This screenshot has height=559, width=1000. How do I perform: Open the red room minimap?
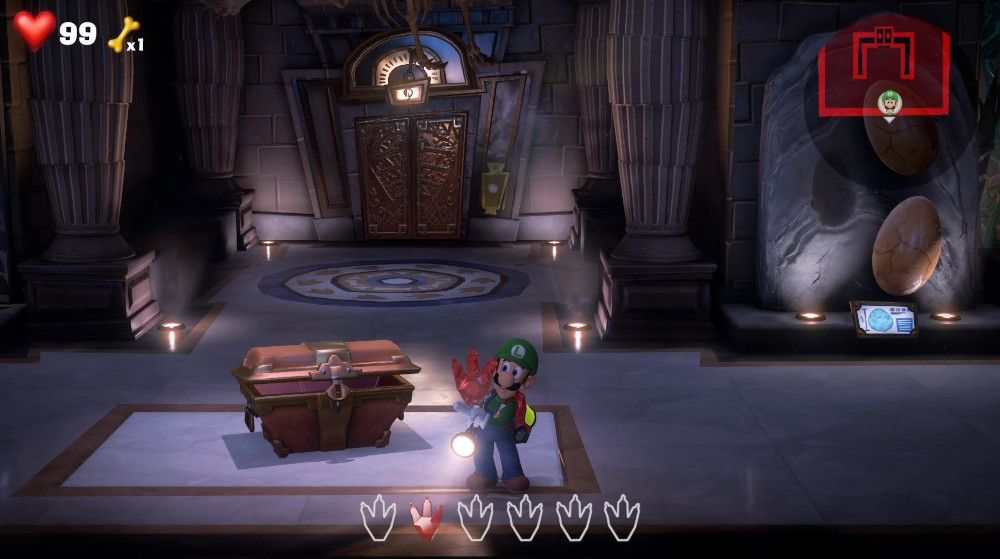point(883,69)
